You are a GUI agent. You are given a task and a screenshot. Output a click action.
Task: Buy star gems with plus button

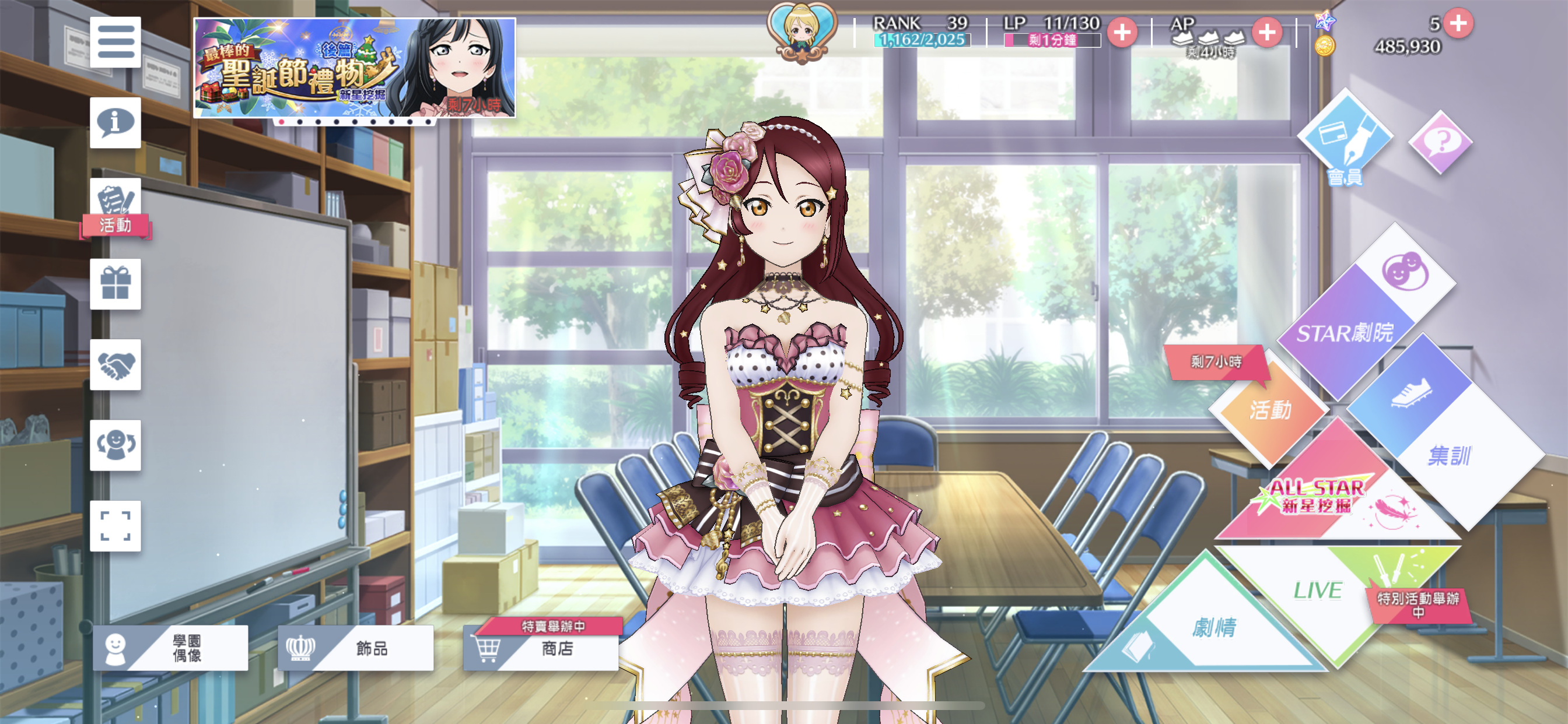(x=1458, y=23)
